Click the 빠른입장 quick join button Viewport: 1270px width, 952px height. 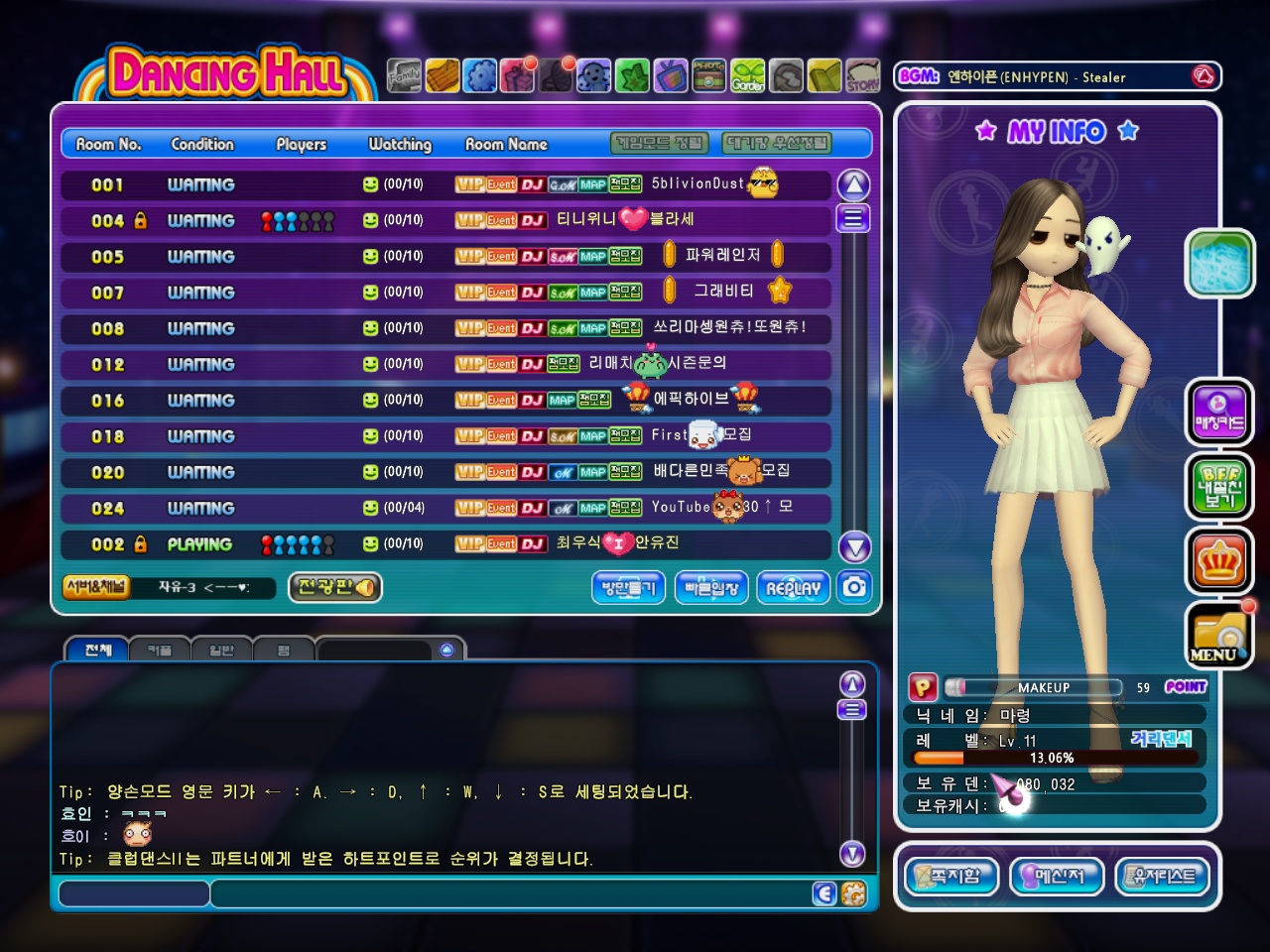pos(711,587)
